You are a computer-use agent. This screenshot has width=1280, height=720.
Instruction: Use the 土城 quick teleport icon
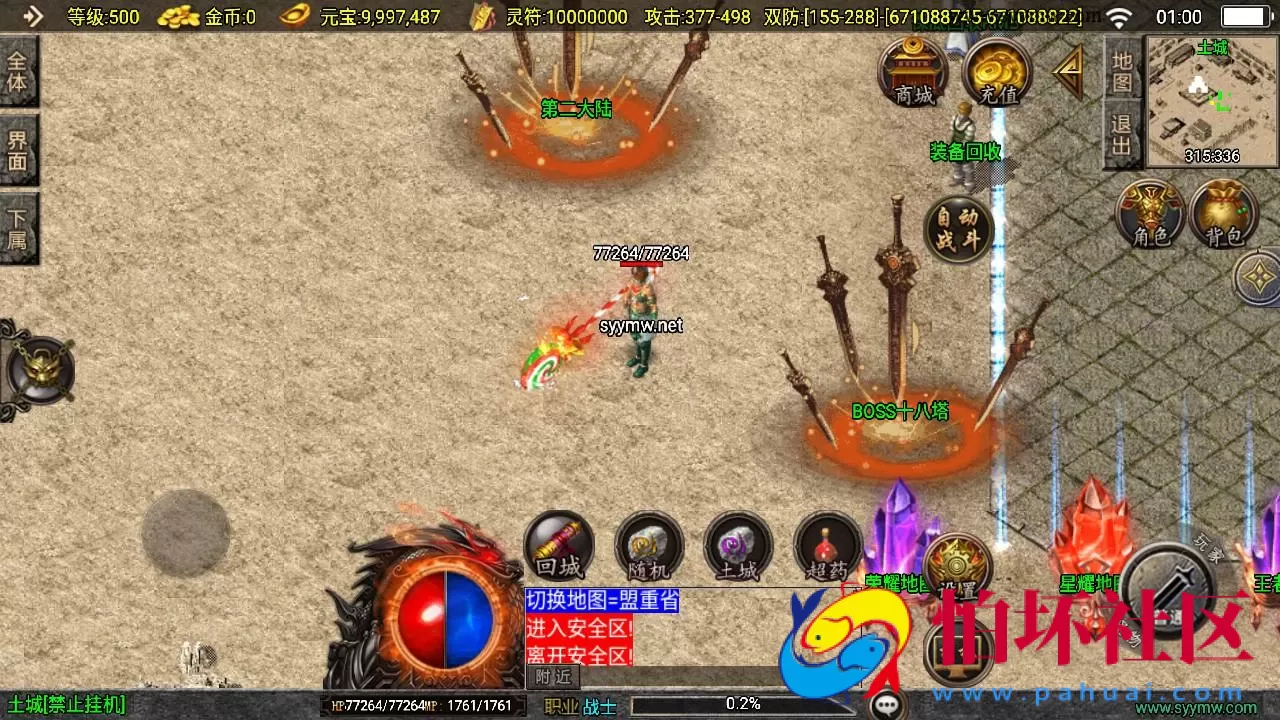pos(738,546)
